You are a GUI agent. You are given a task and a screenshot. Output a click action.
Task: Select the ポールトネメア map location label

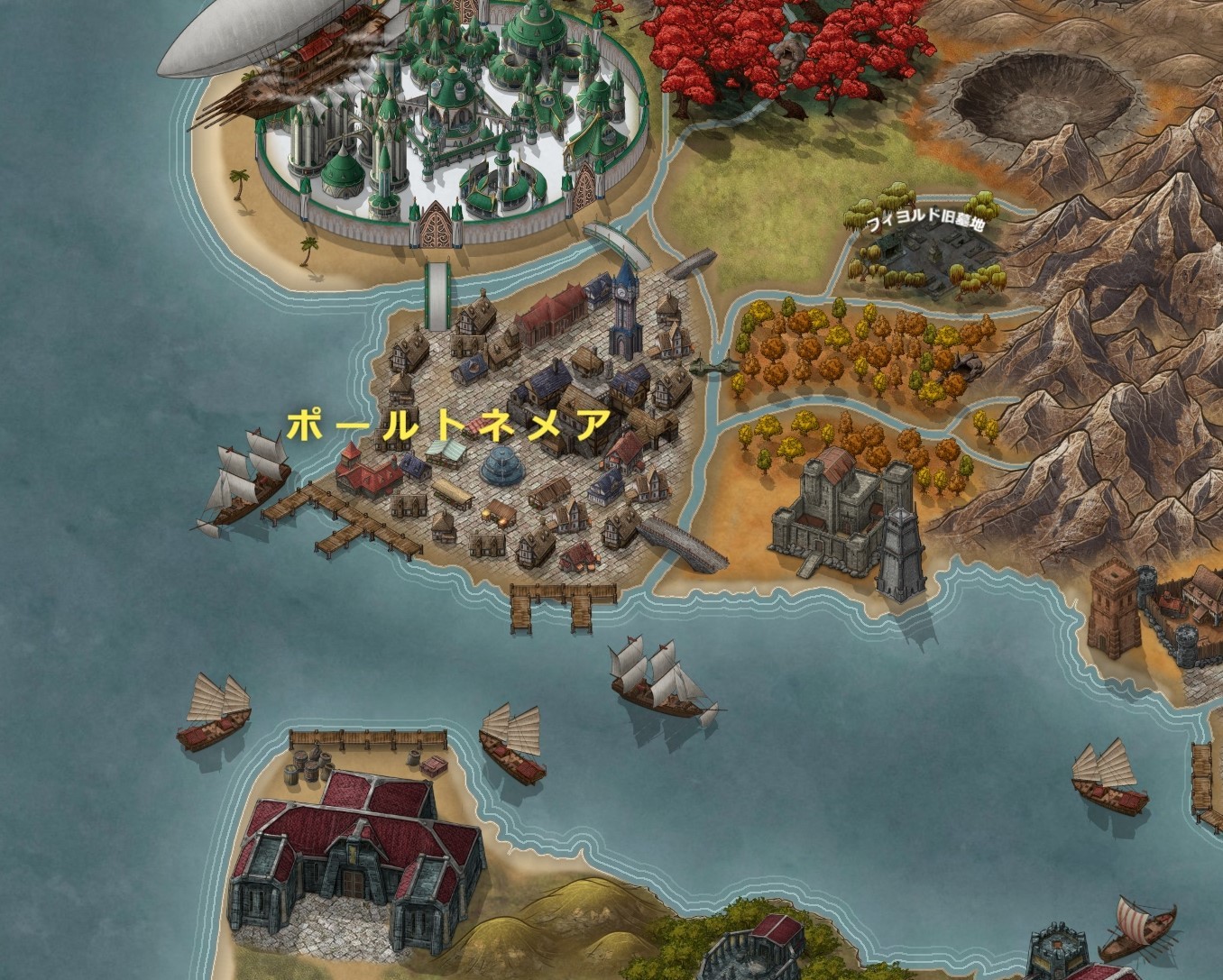pyautogui.click(x=448, y=424)
